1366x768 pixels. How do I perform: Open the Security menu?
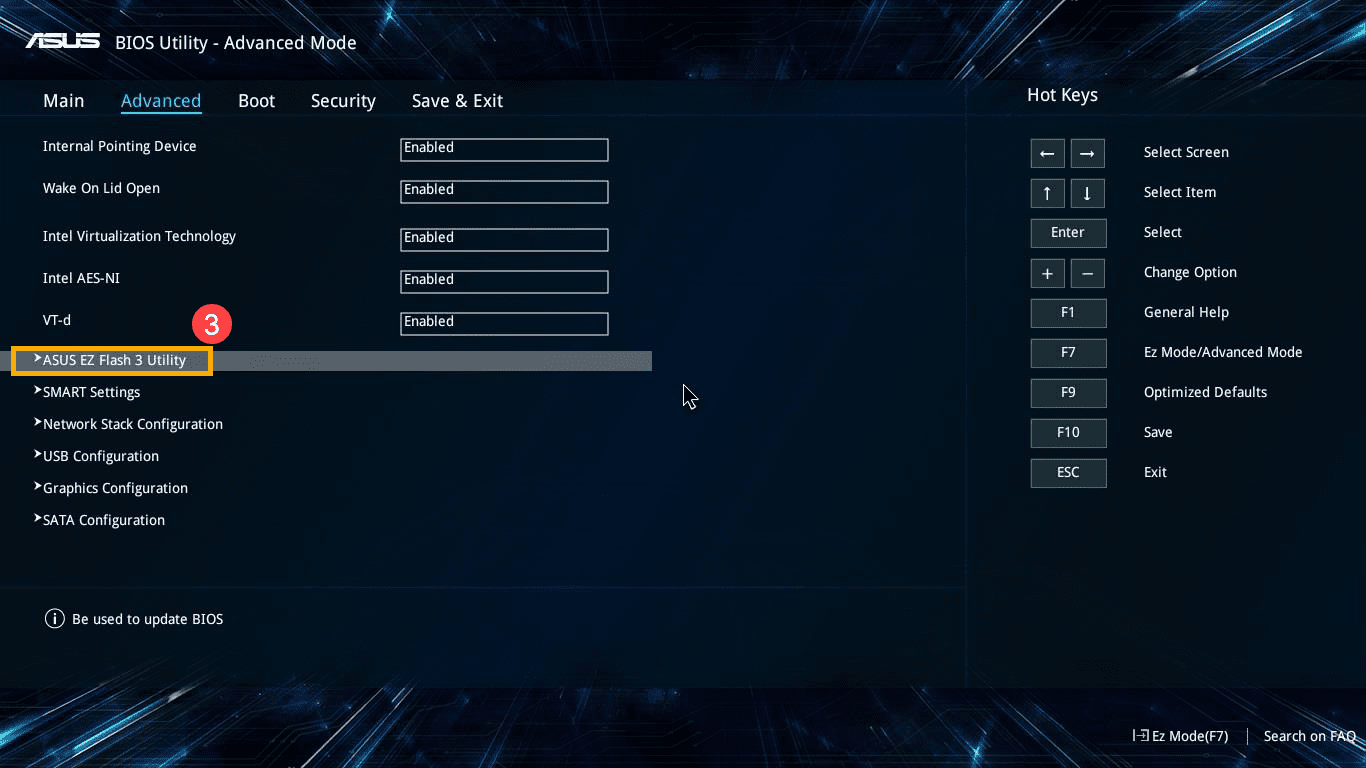click(343, 100)
